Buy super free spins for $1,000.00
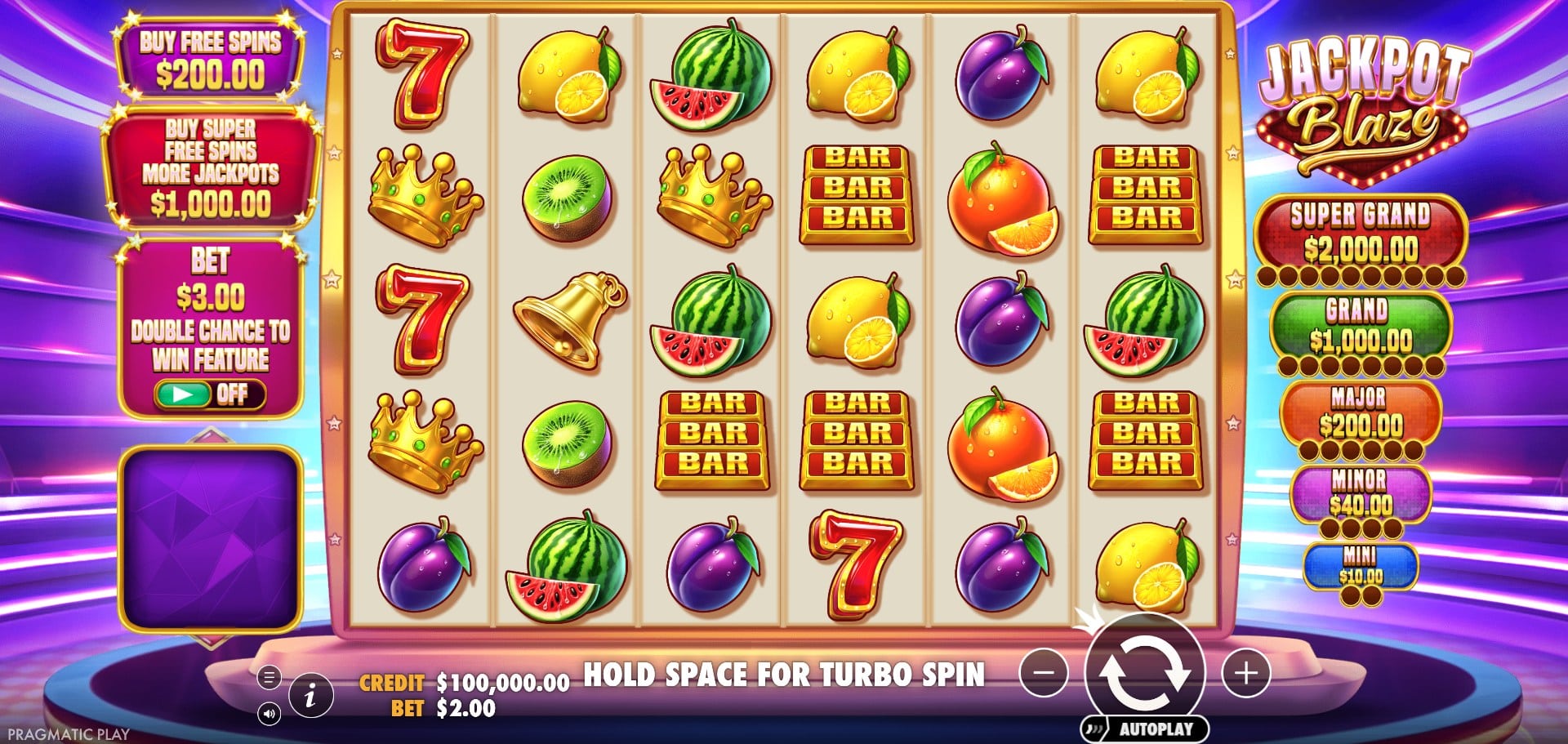The width and height of the screenshot is (1568, 744). [x=210, y=169]
